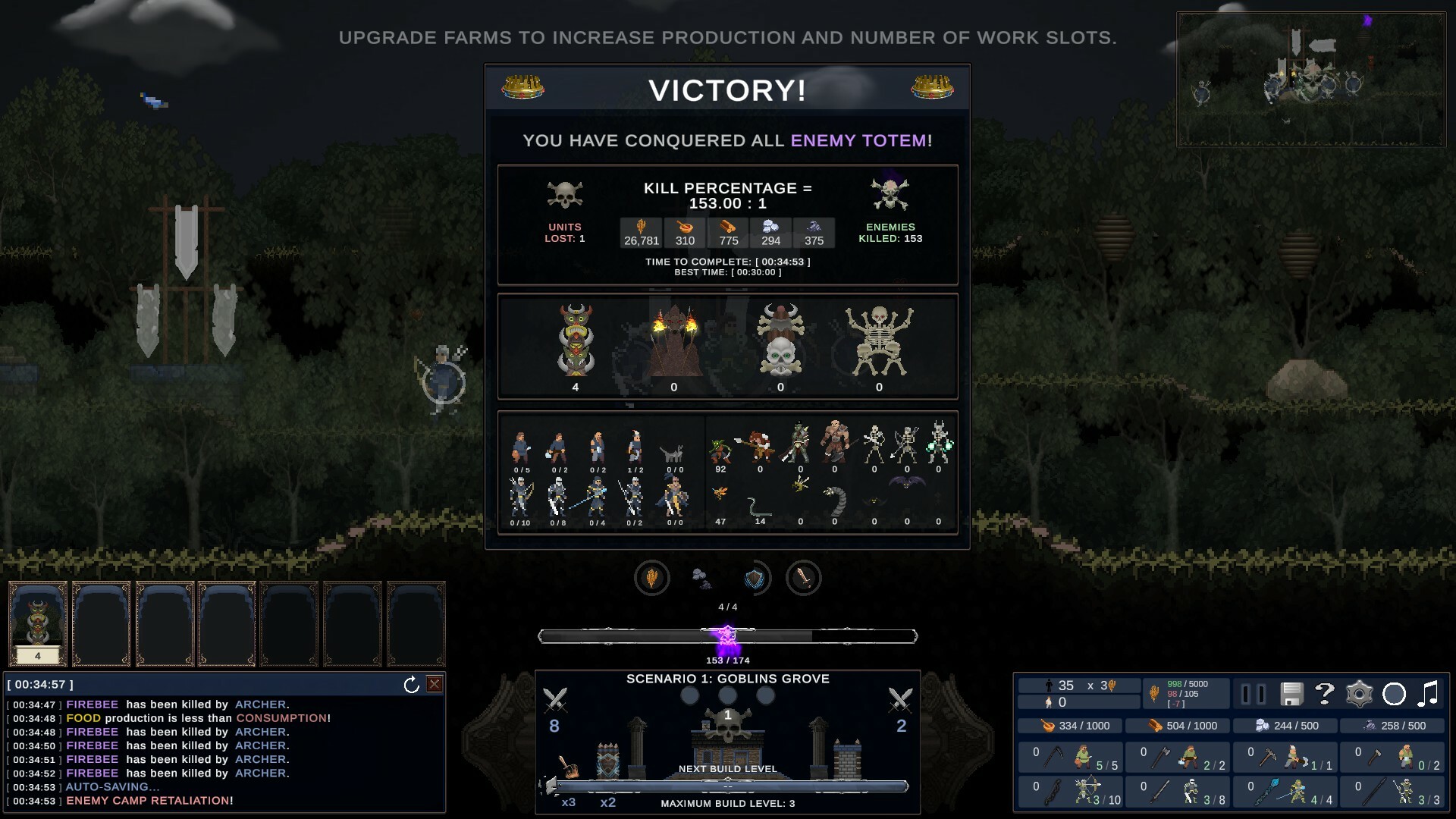Click the wood resource counter showing 504/1000
1456x819 pixels.
pyautogui.click(x=1178, y=726)
